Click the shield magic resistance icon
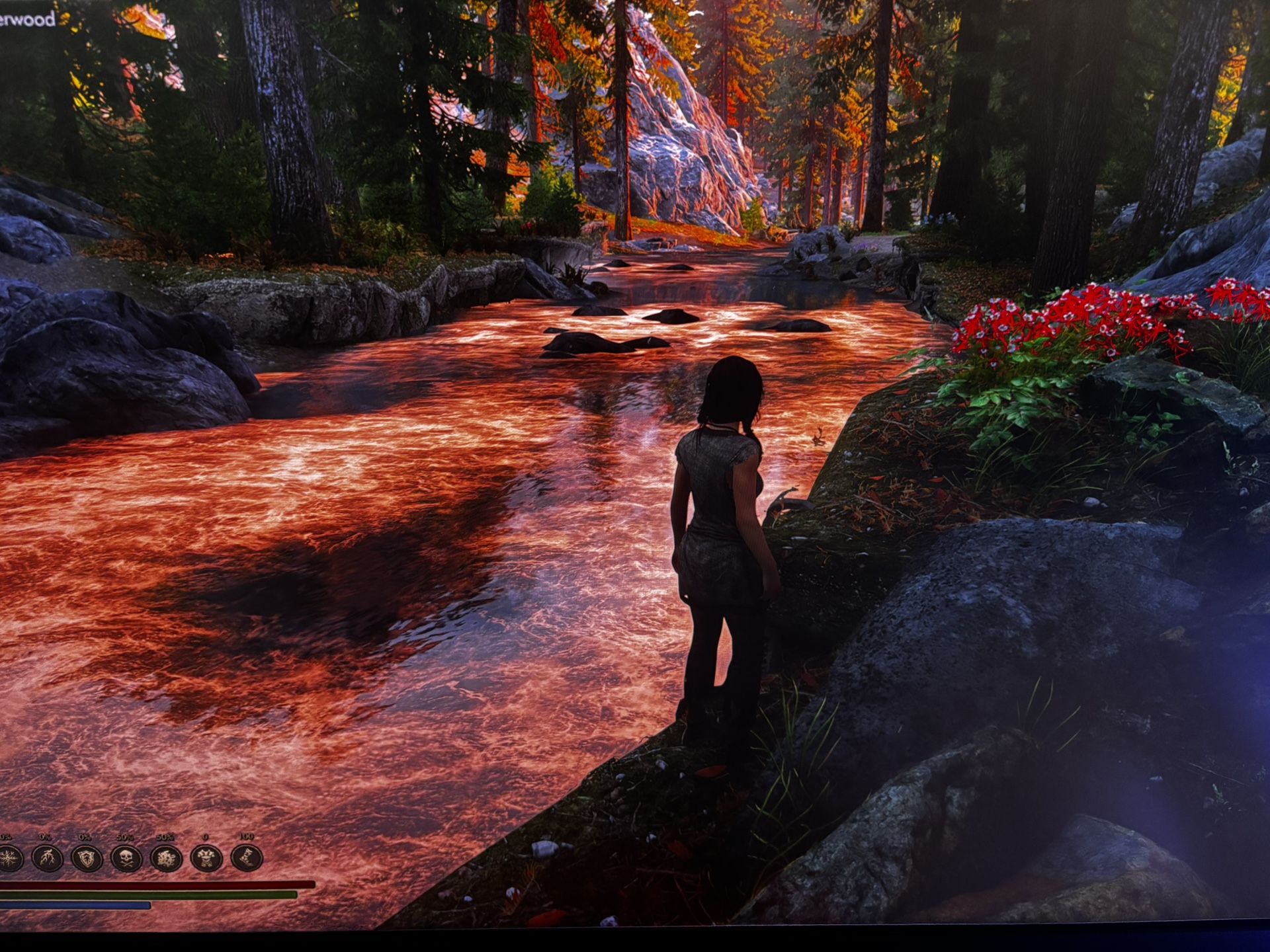The height and width of the screenshot is (952, 1270). (x=87, y=859)
